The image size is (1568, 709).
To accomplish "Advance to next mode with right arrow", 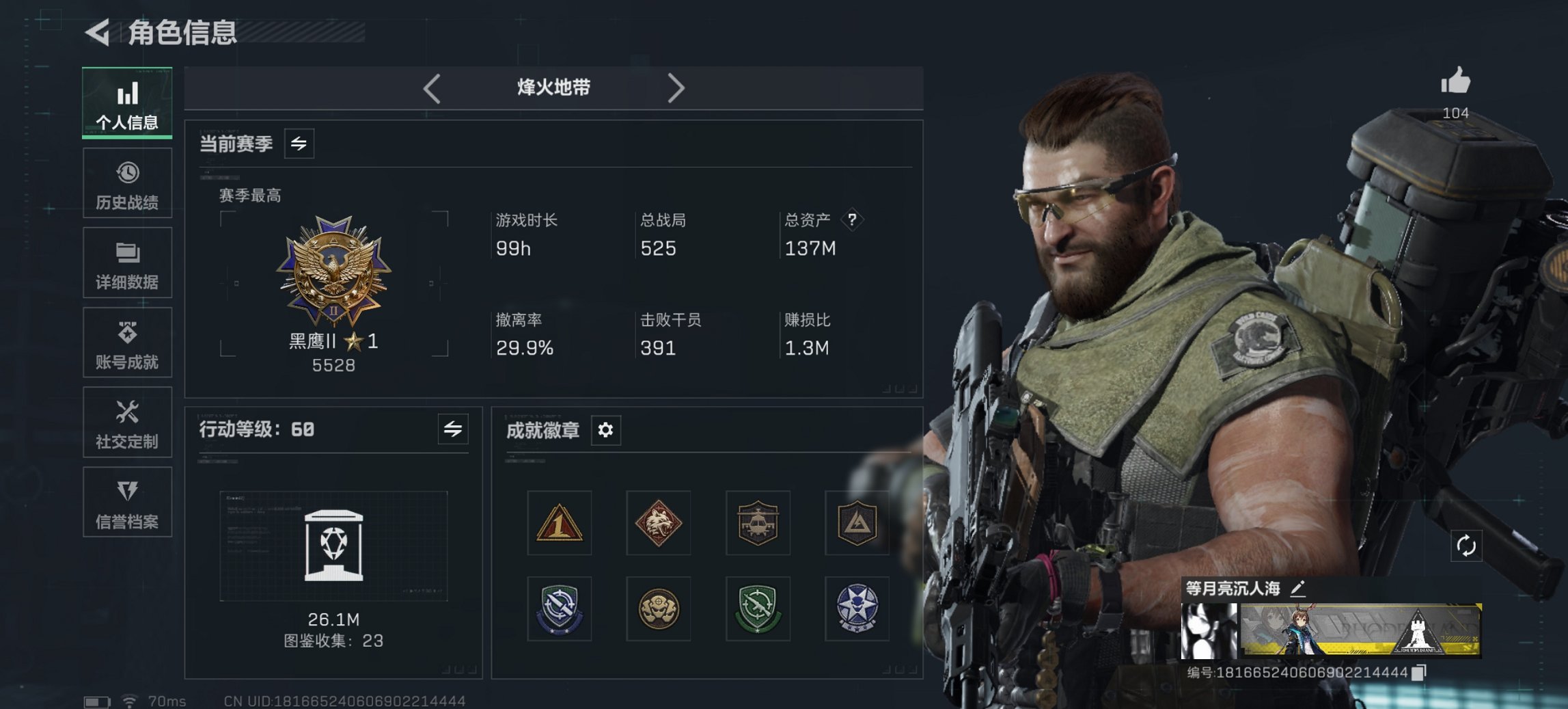I will tap(677, 88).
